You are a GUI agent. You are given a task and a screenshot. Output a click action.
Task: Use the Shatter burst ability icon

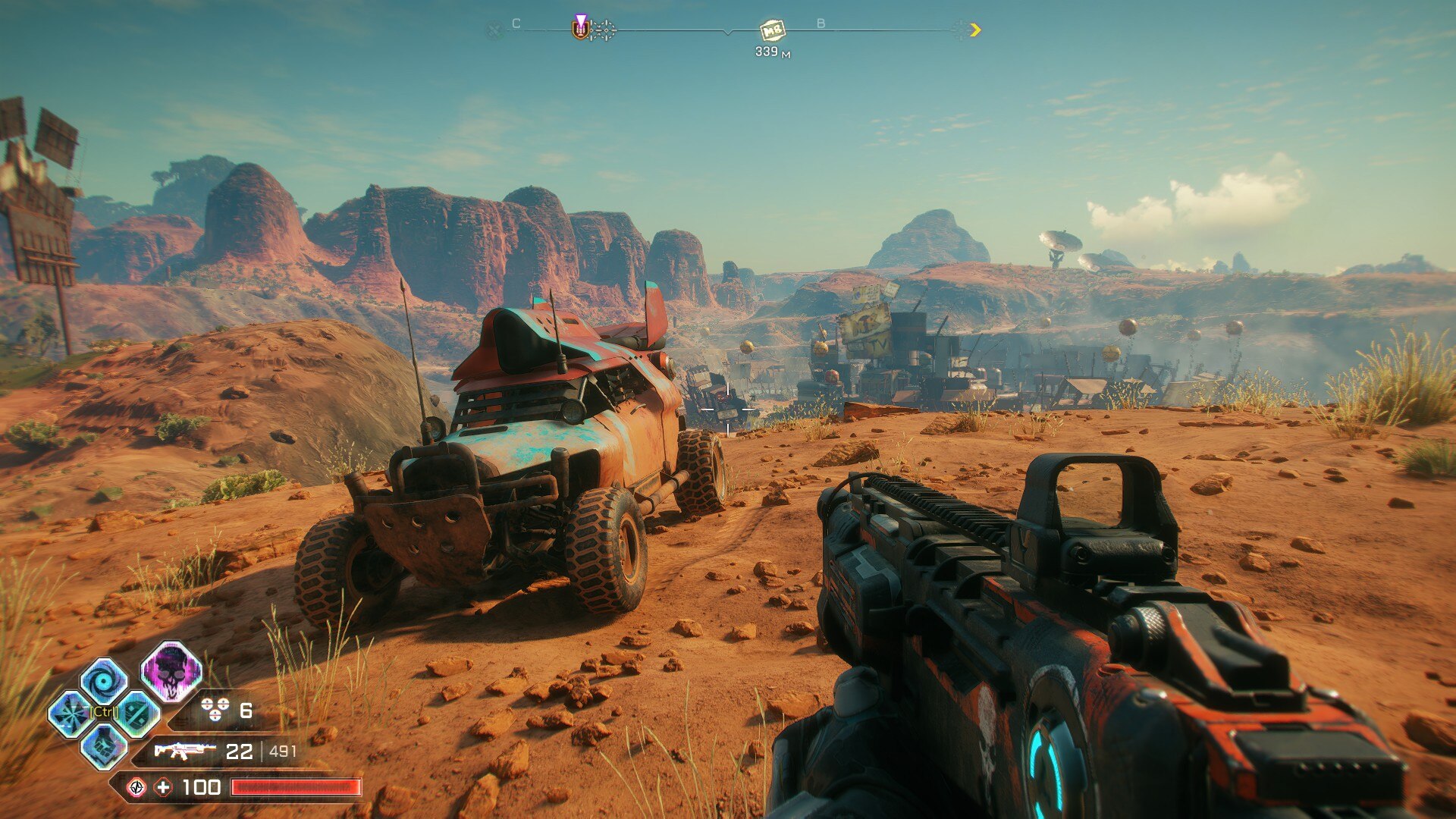tap(71, 714)
